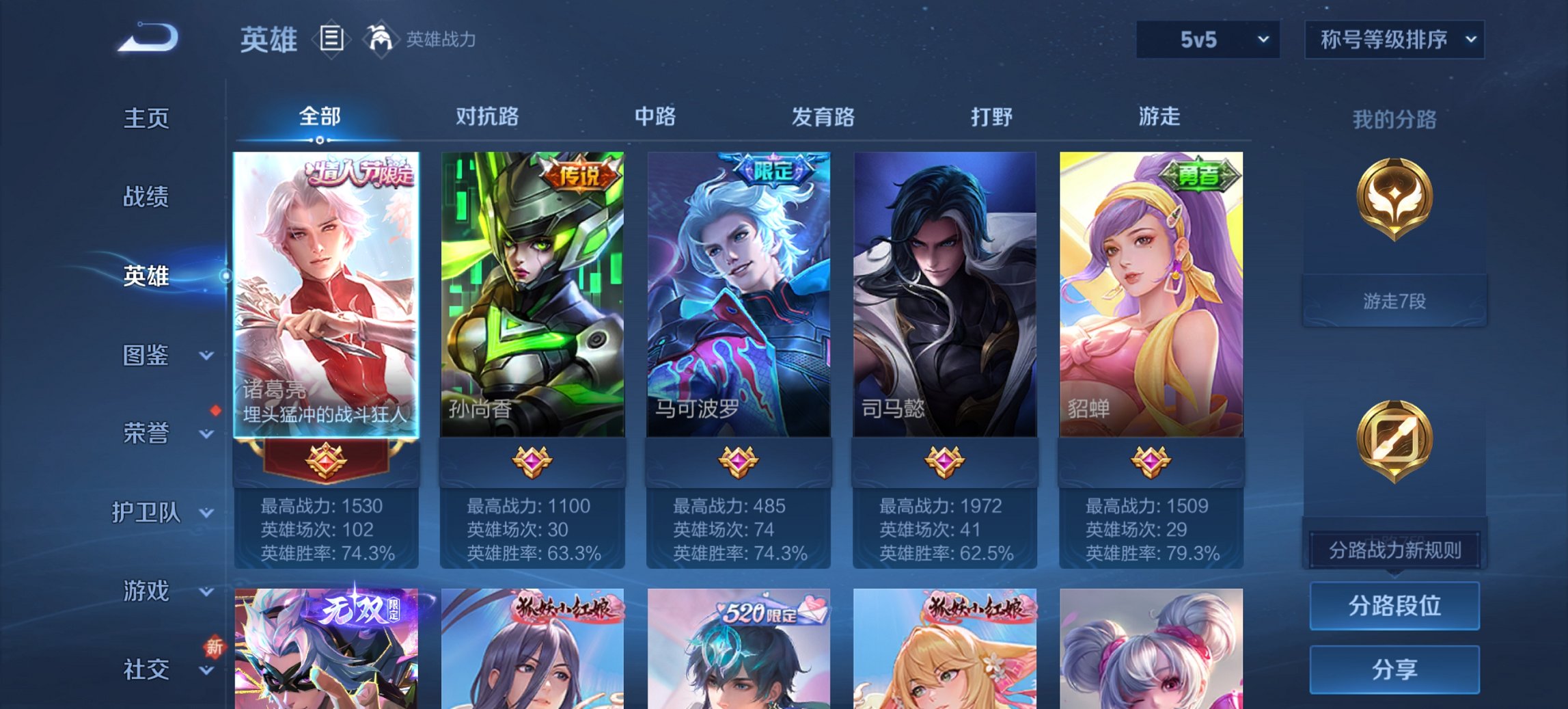
Task: Click the game logo arrow in top-left corner
Action: tap(146, 38)
